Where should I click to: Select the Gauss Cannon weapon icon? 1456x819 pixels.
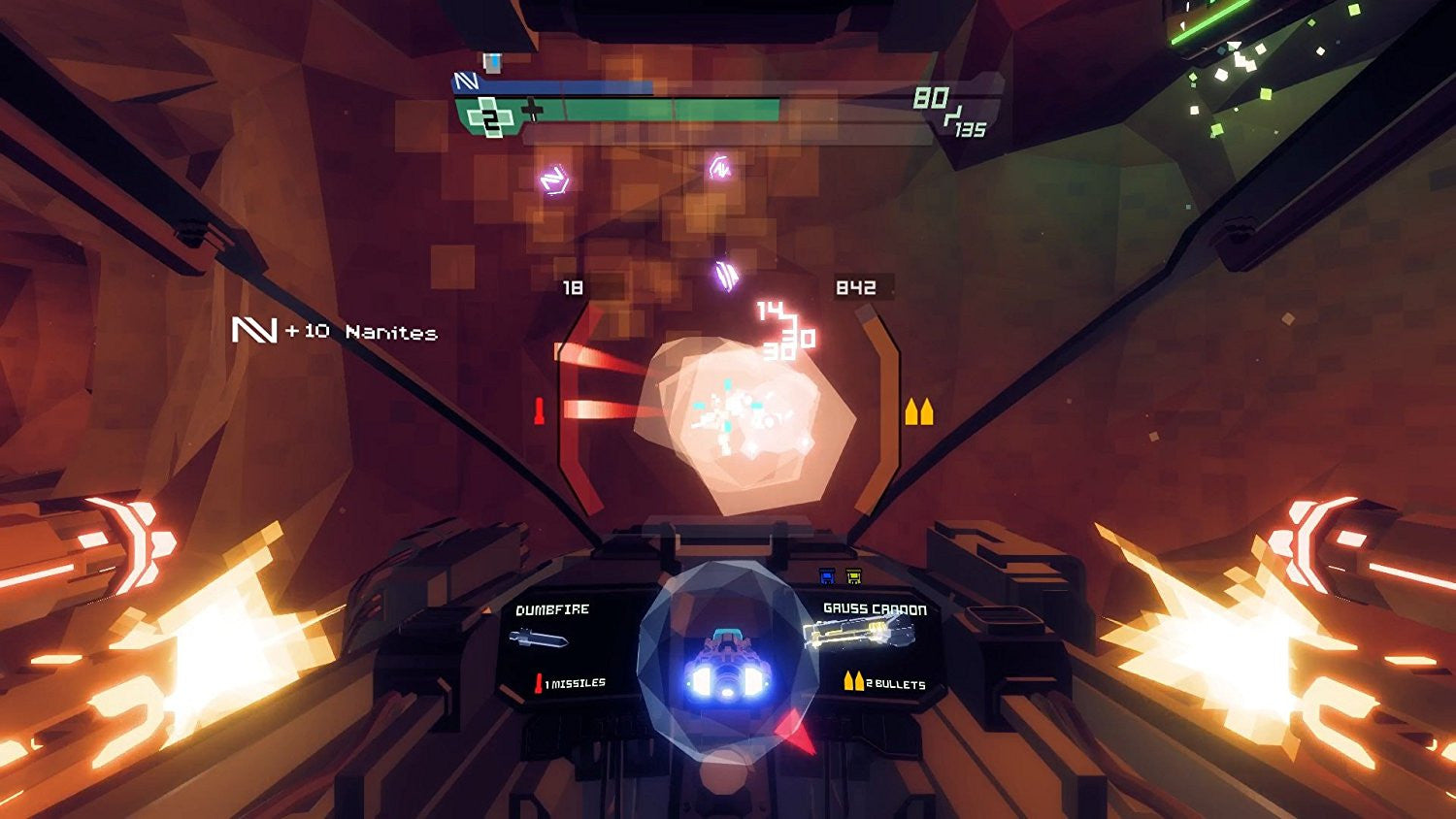pyautogui.click(x=859, y=634)
